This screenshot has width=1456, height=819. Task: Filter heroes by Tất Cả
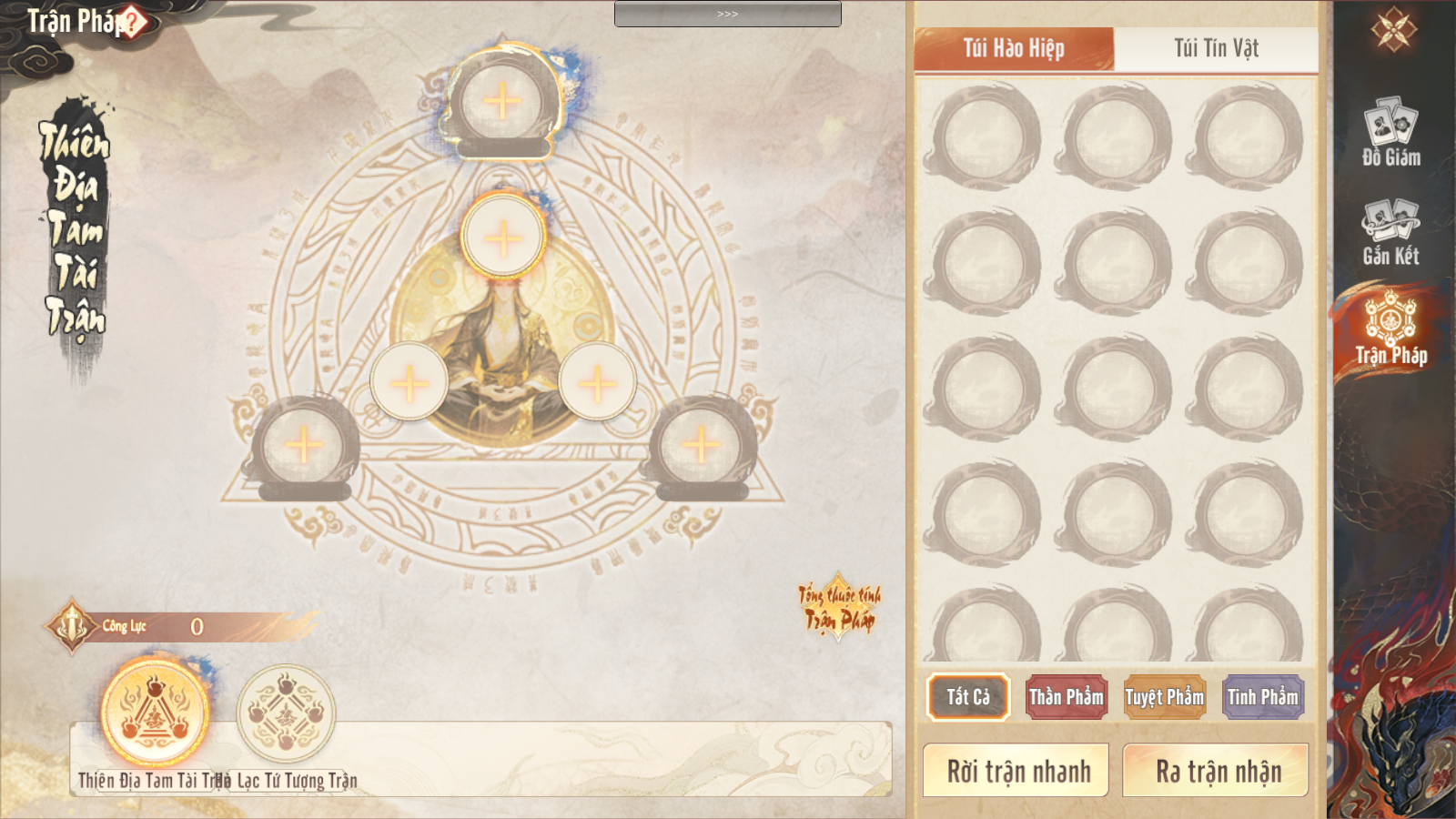click(x=968, y=697)
